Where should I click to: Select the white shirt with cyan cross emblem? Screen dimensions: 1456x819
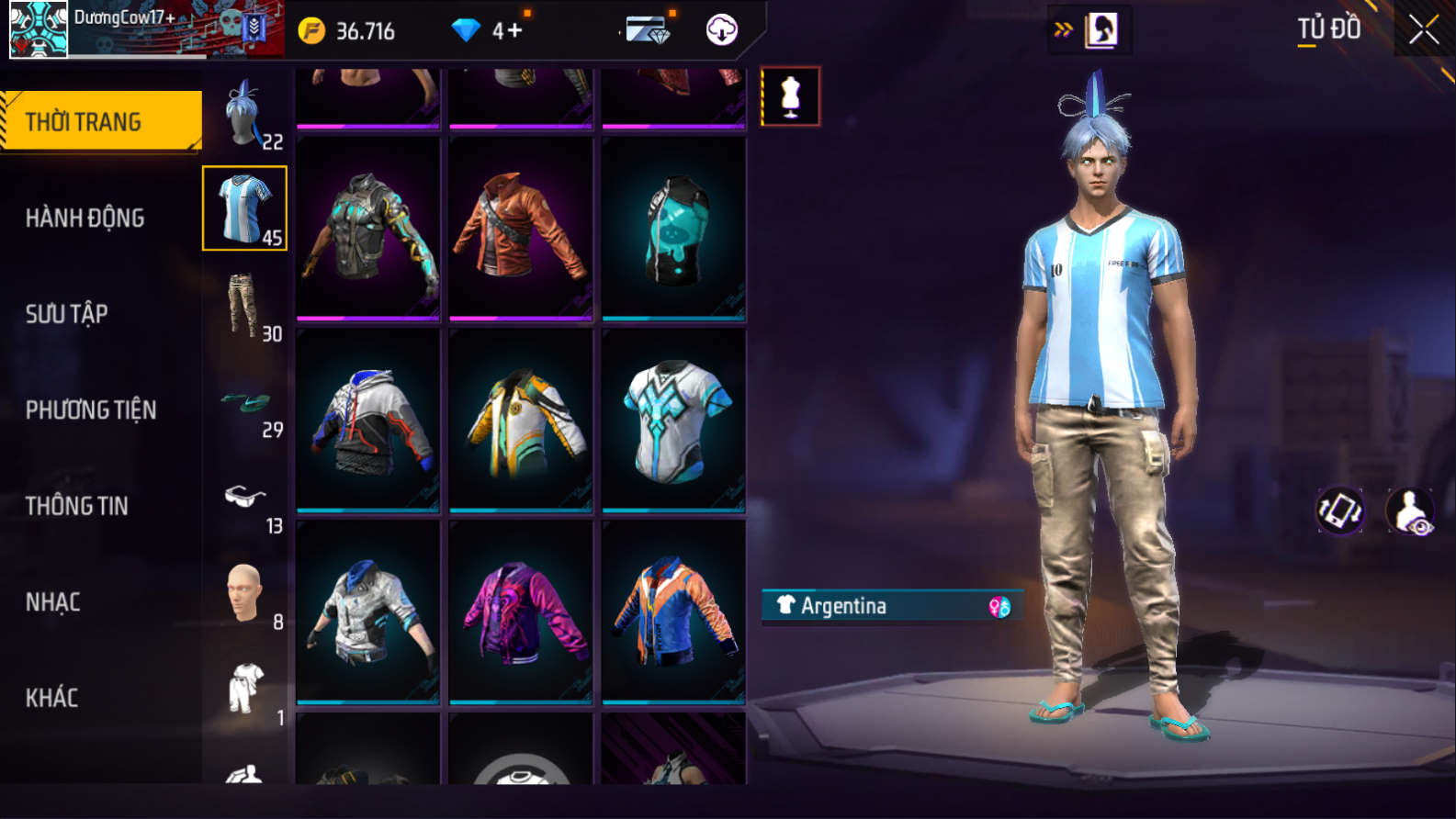coord(674,420)
